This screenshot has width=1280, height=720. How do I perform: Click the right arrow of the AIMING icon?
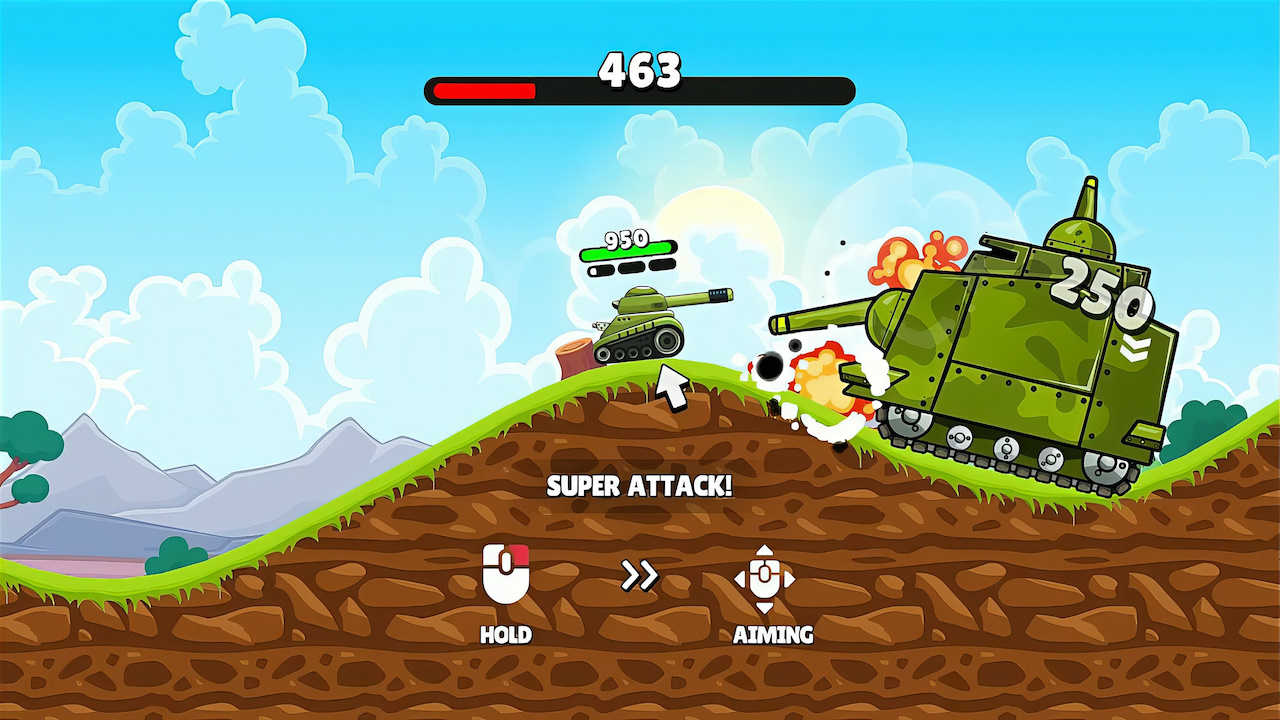point(790,577)
